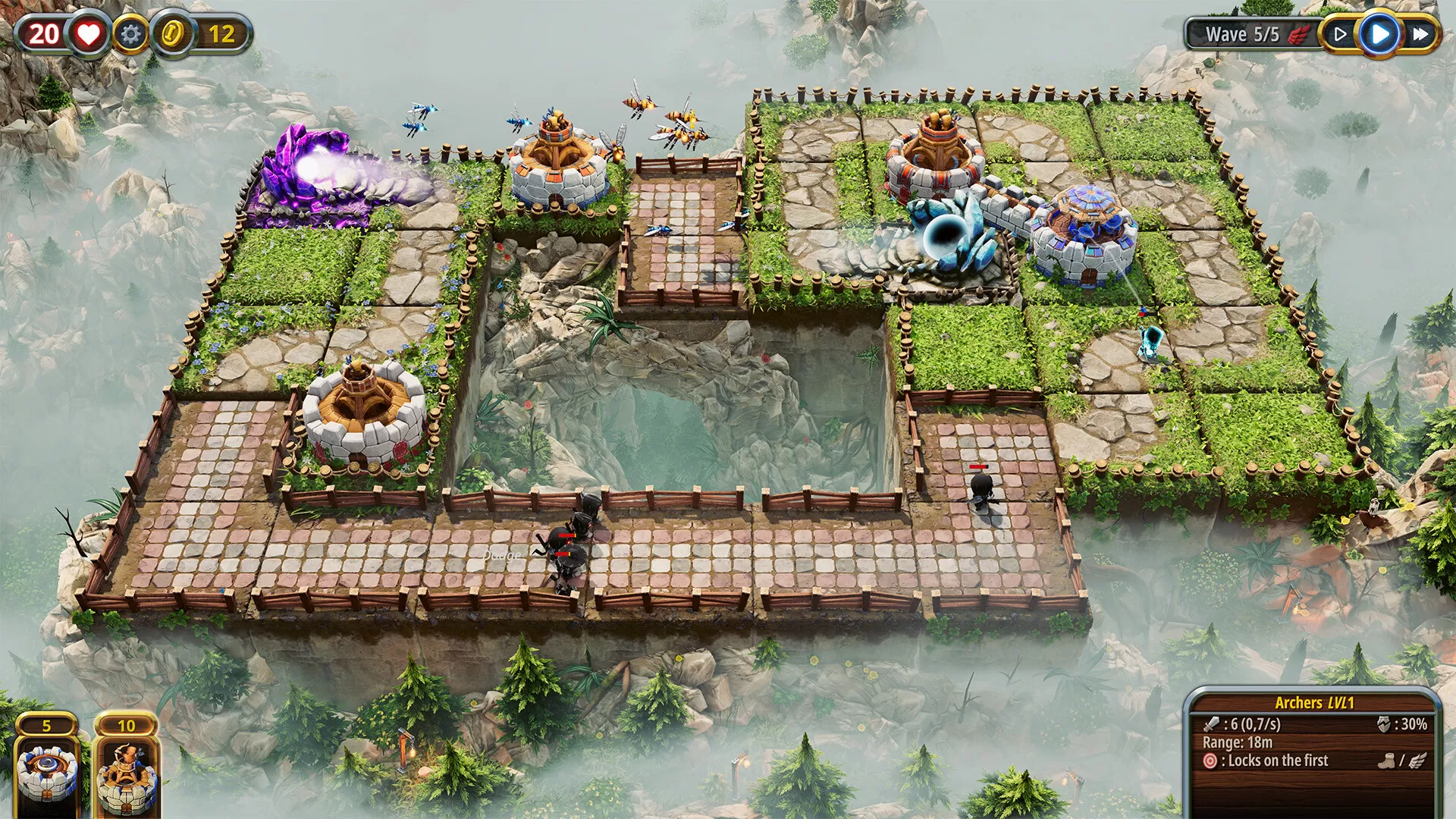Toggle fast-forward game speed
Image resolution: width=1456 pixels, height=819 pixels.
coord(1420,33)
